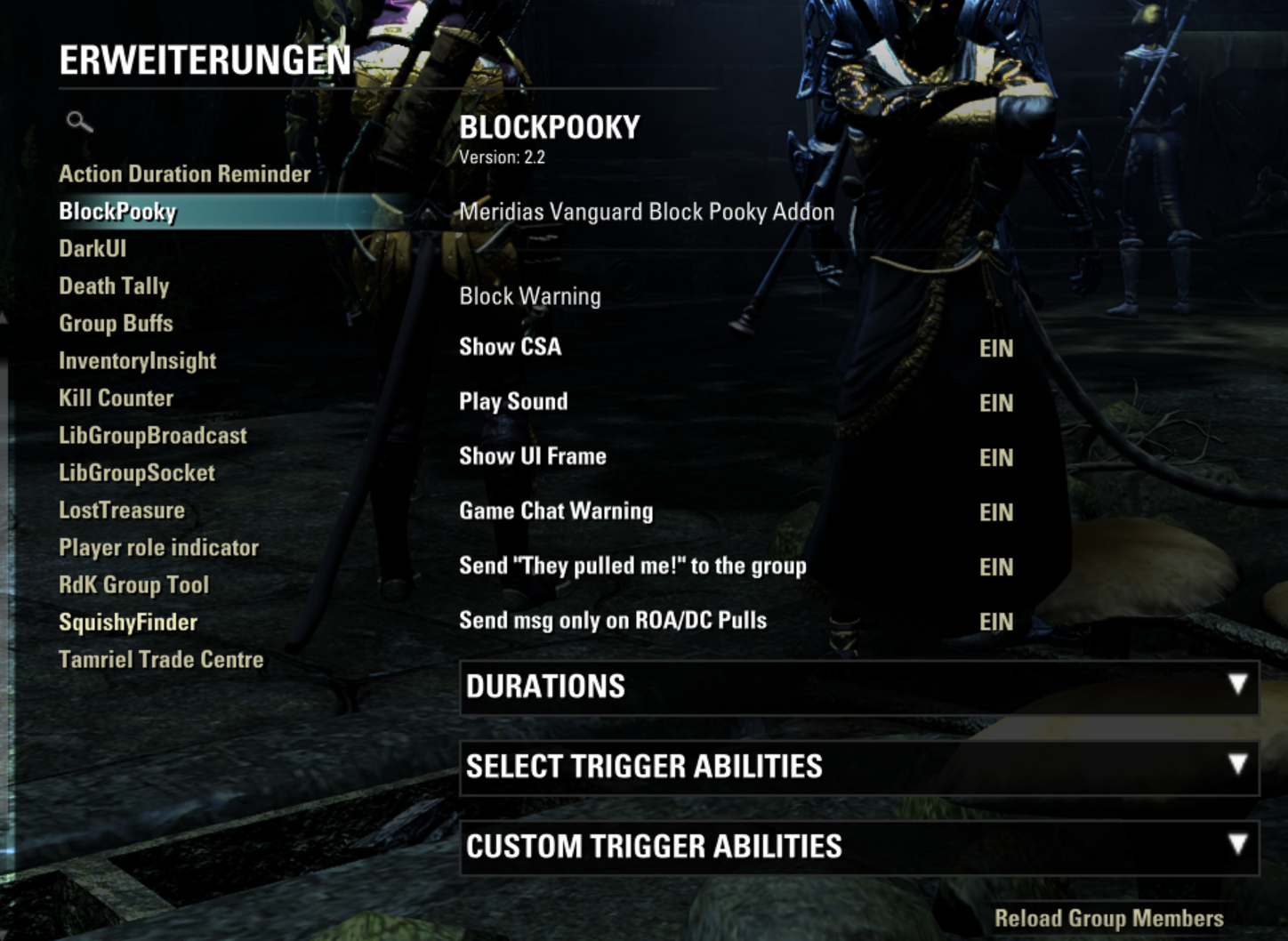The height and width of the screenshot is (941, 1288).
Task: Expand the Durations section
Action: (x=858, y=687)
